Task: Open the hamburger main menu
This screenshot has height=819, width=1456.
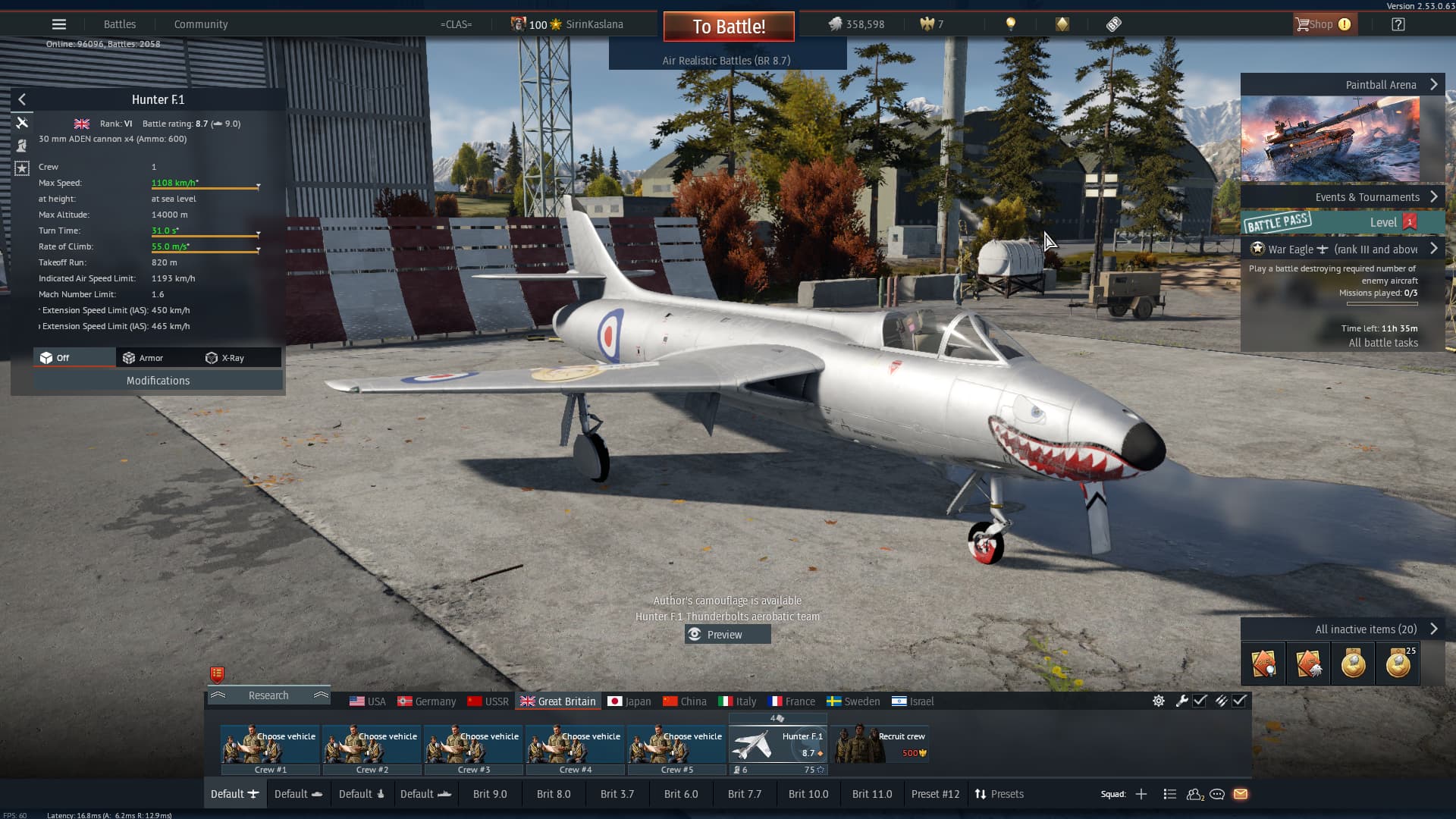Action: [59, 24]
